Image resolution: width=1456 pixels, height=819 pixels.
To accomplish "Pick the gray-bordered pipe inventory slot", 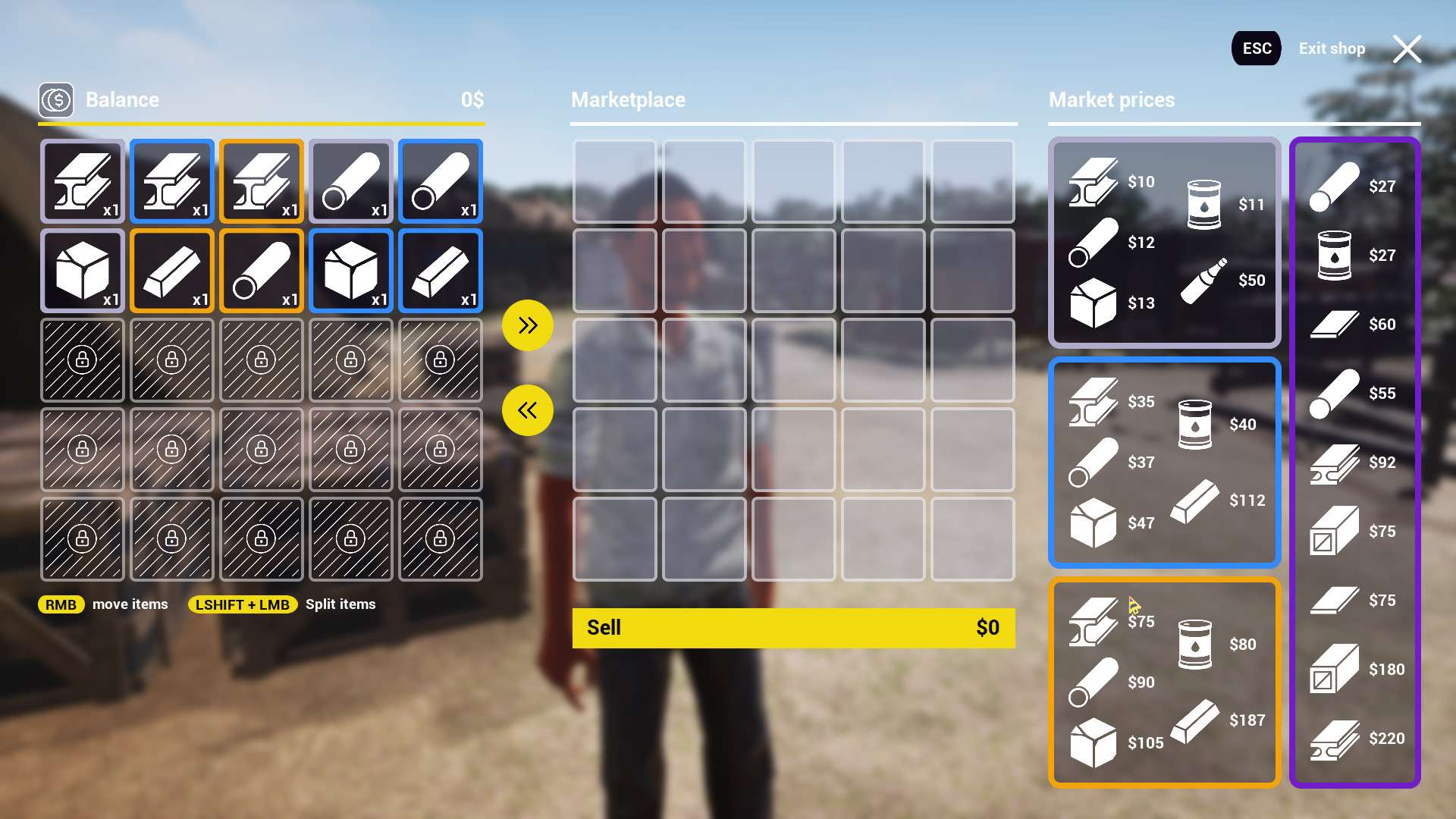I will coord(351,181).
